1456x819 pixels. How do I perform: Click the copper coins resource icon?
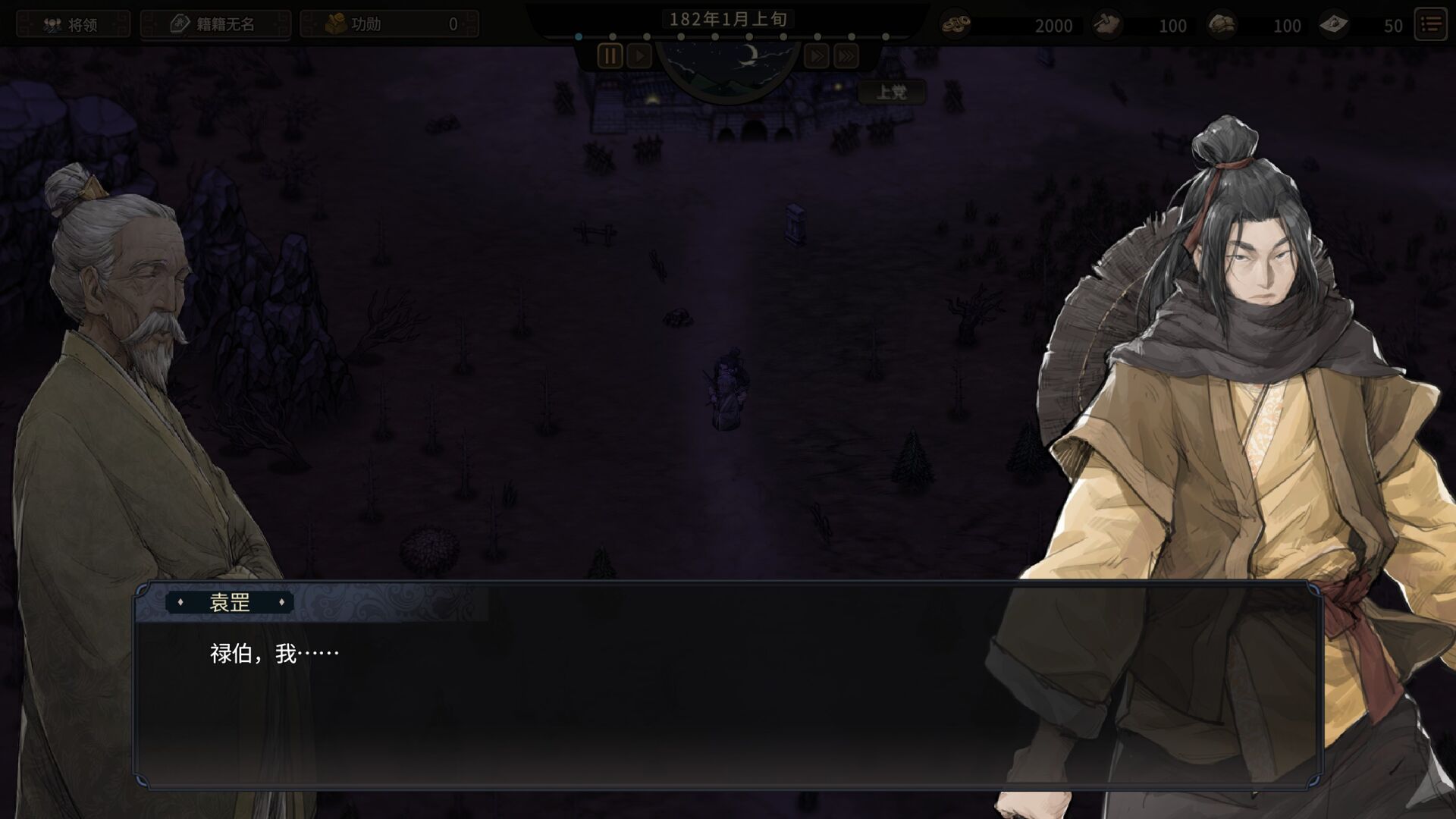(x=955, y=25)
